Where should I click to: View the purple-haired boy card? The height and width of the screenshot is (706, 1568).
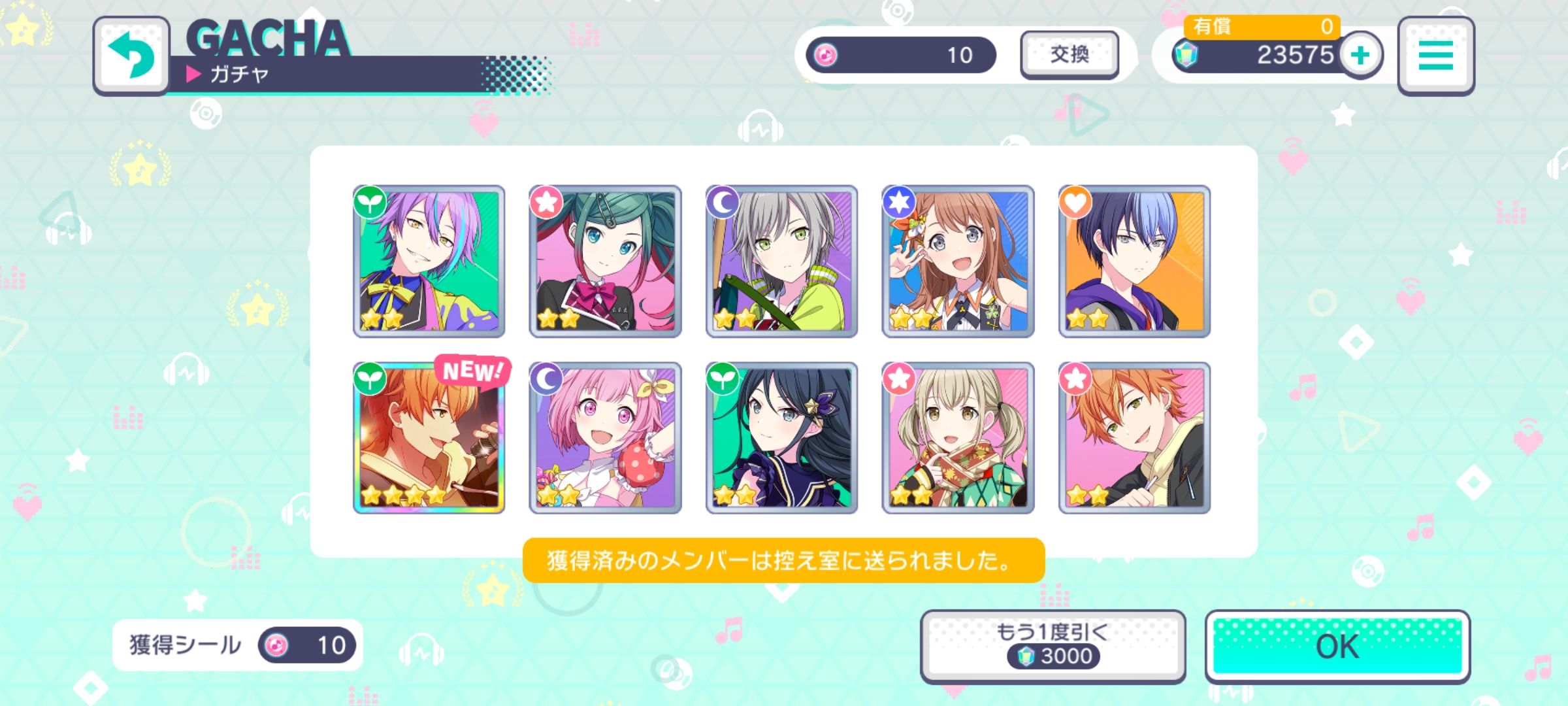point(429,261)
